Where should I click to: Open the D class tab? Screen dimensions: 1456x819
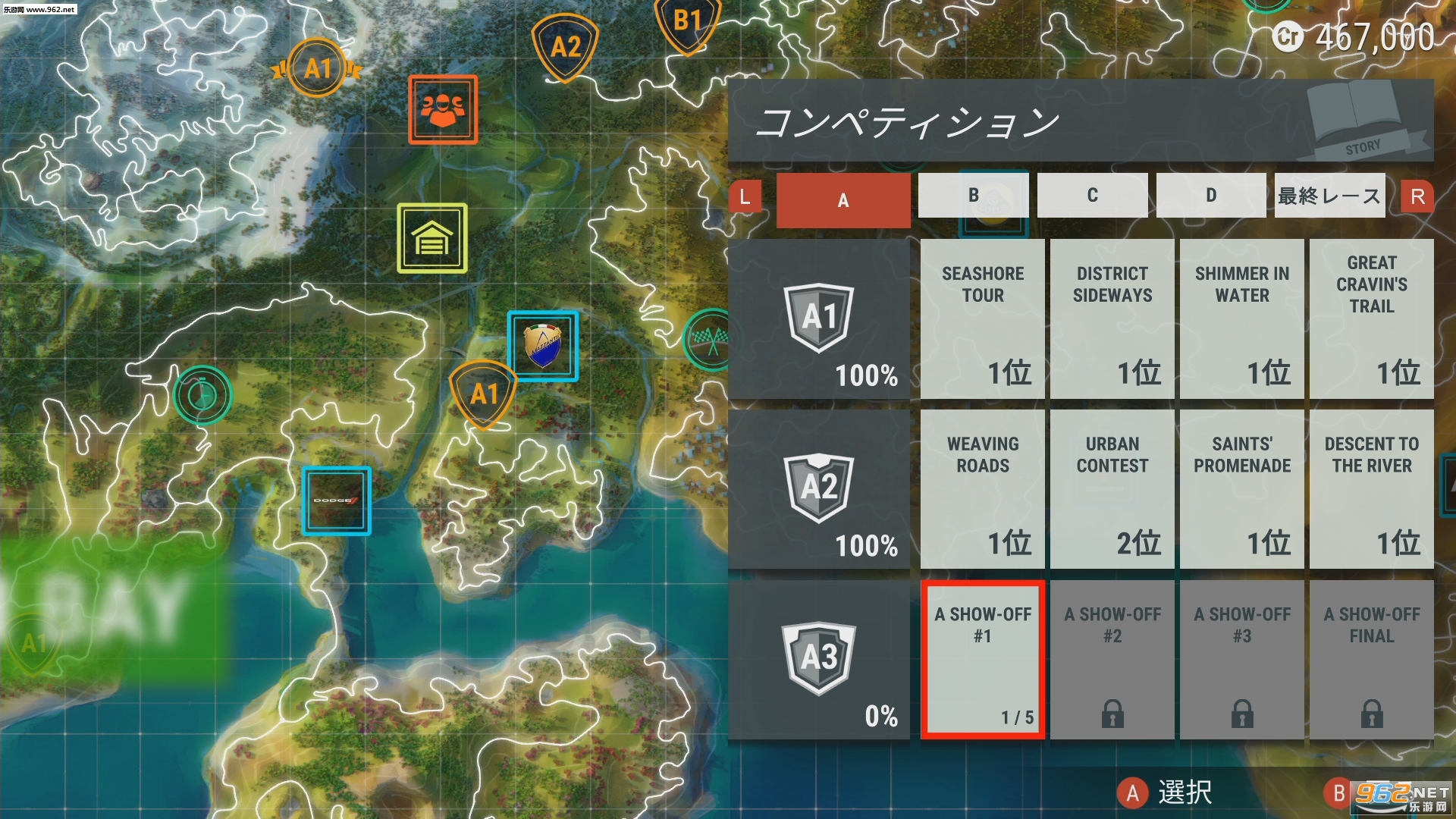(1211, 196)
